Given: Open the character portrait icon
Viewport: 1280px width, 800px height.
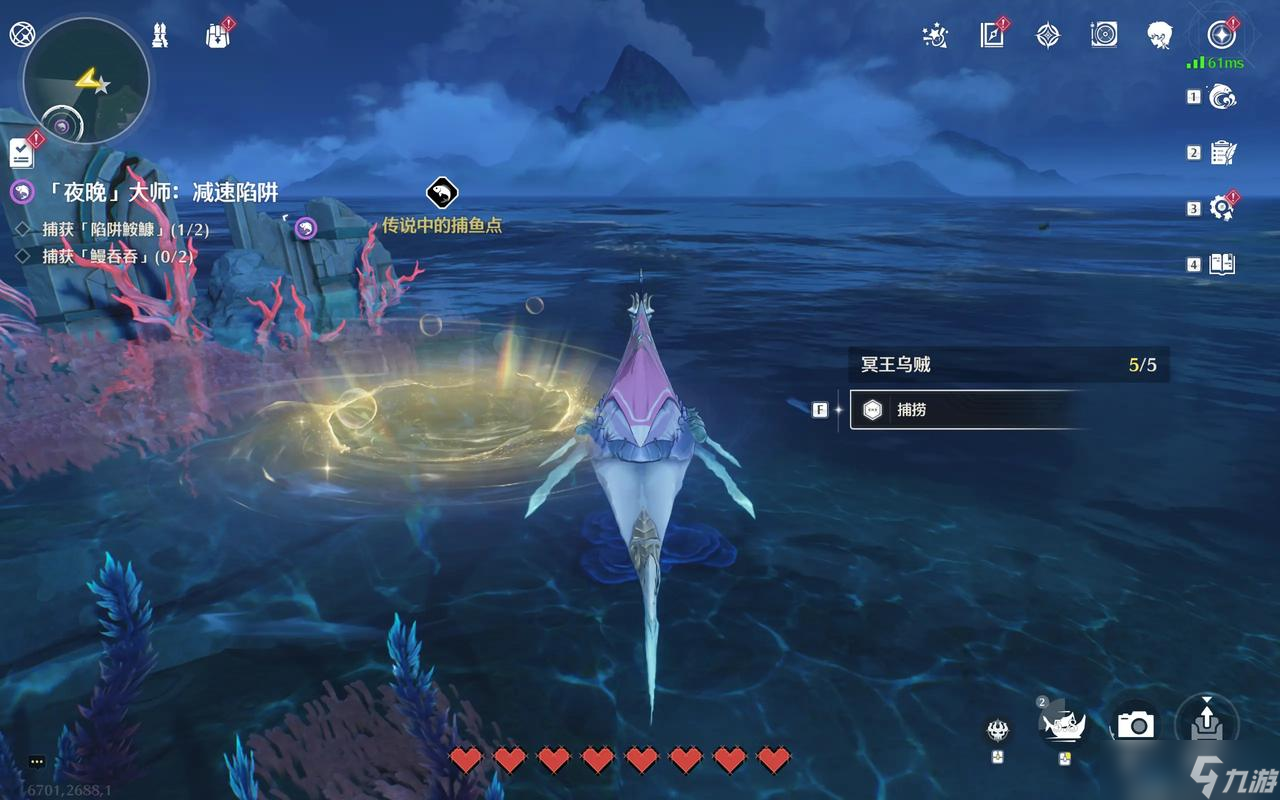Looking at the screenshot, I should tap(1160, 35).
